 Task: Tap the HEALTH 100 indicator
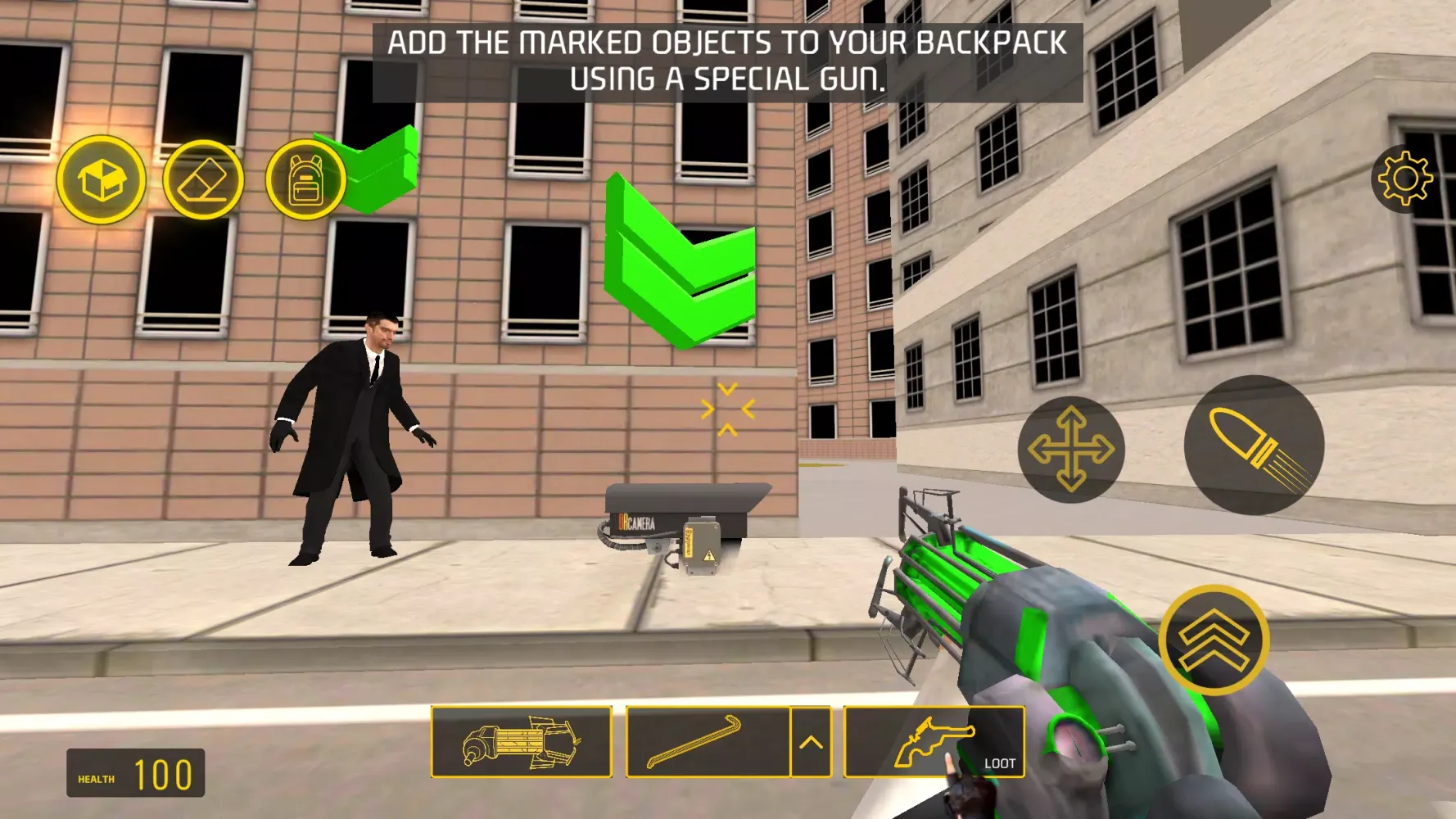pyautogui.click(x=135, y=771)
